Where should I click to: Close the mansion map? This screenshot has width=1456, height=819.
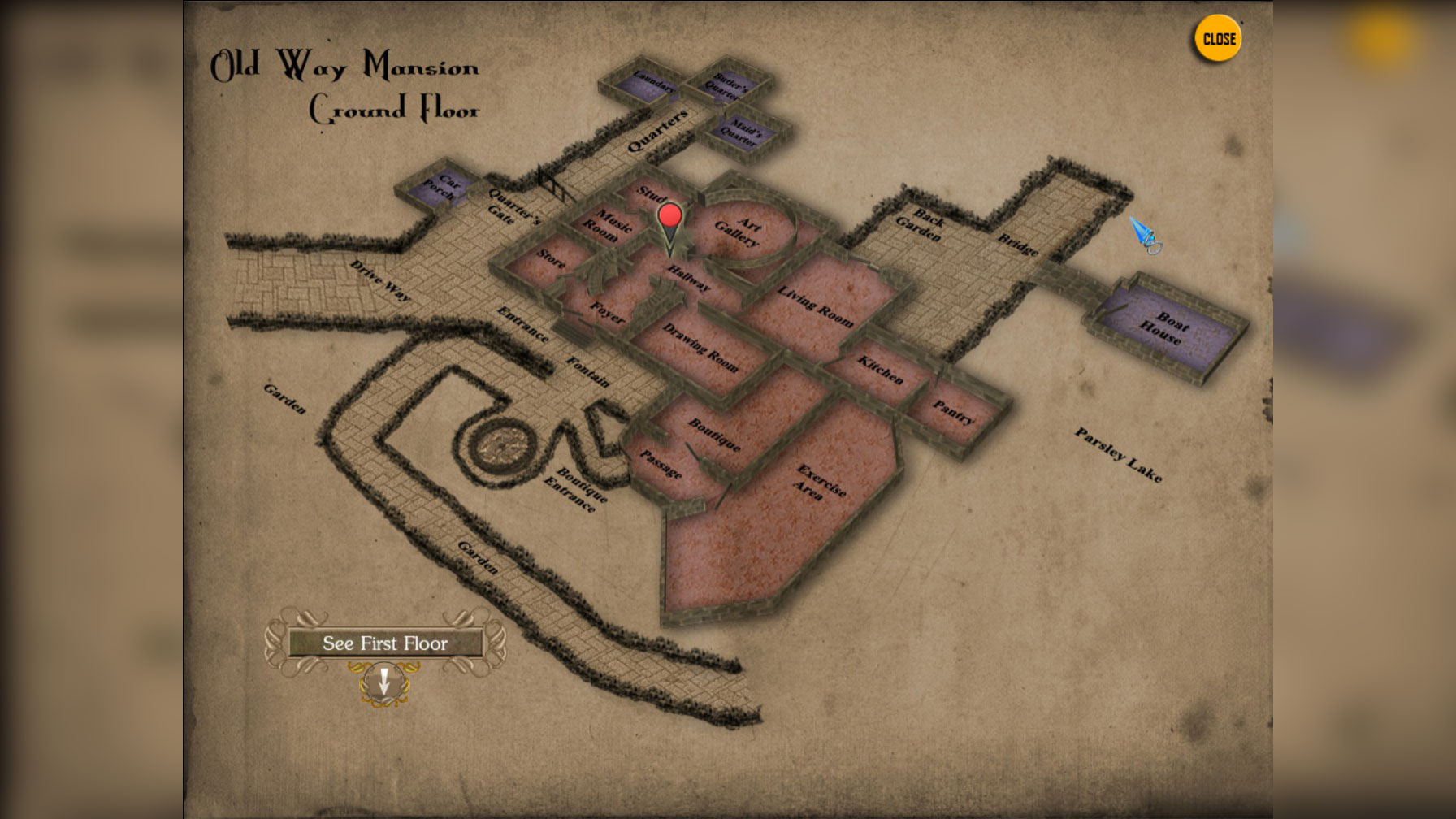click(x=1217, y=39)
